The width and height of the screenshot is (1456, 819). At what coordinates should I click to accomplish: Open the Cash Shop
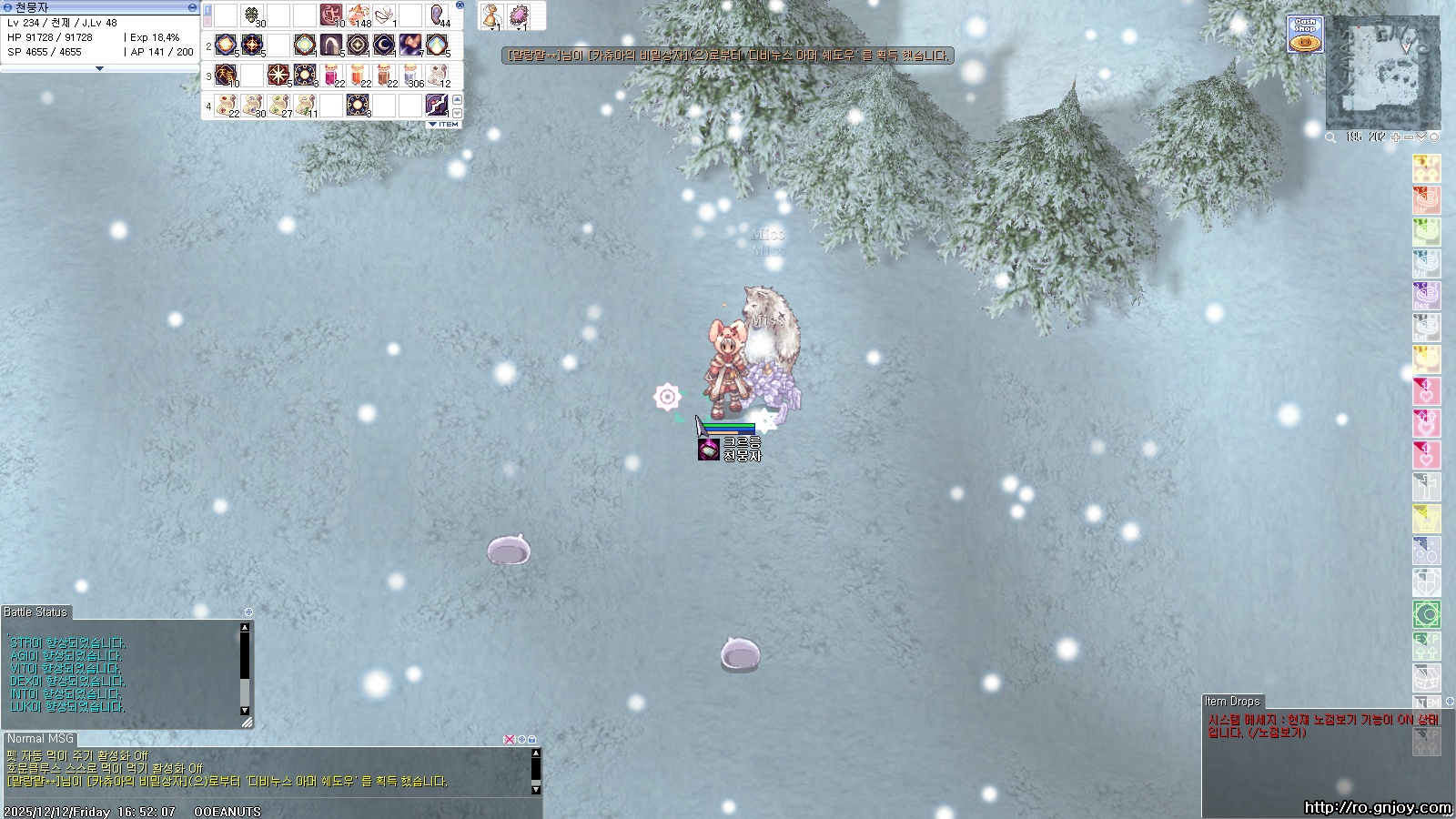point(1305,35)
